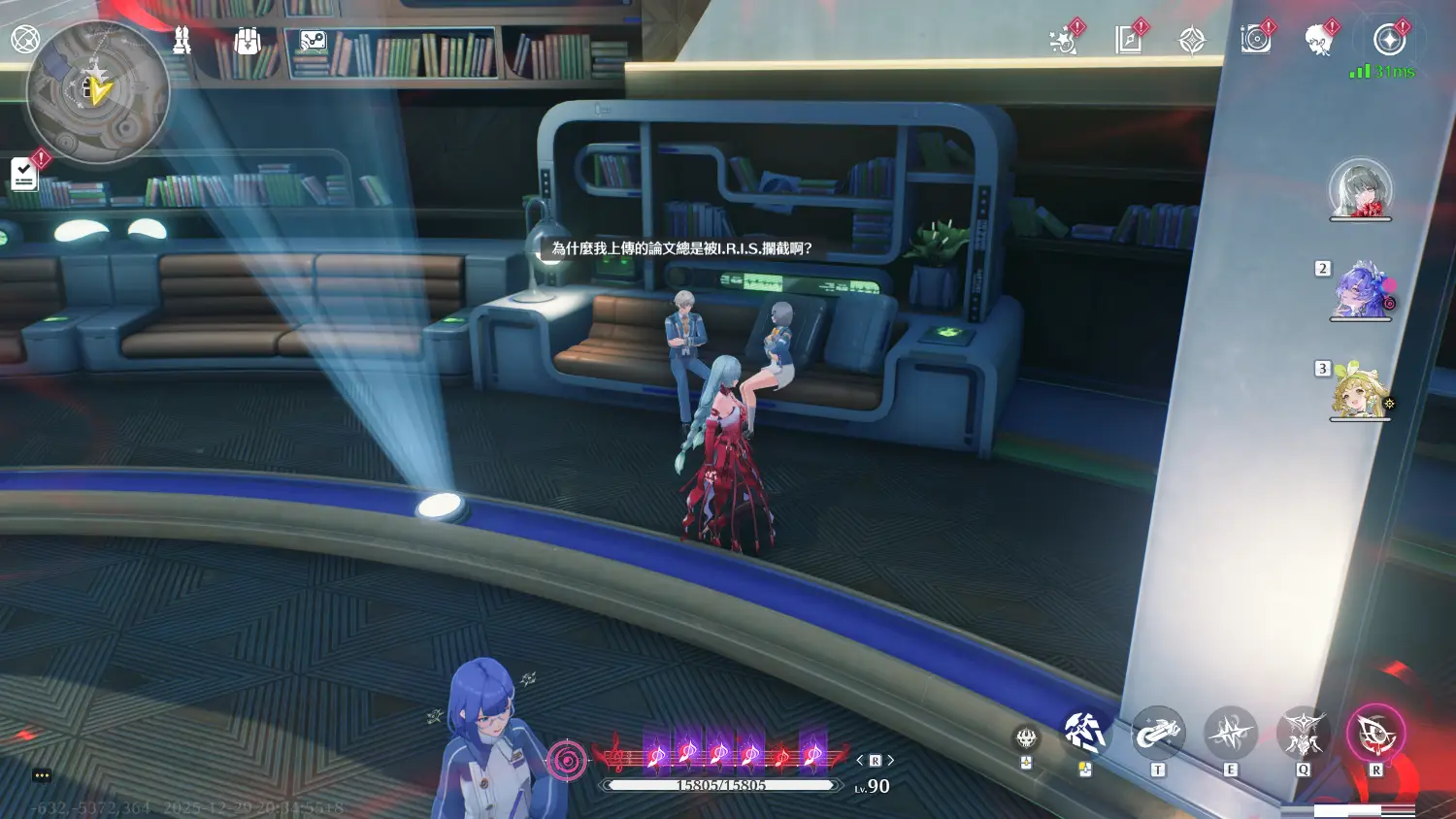Open the quest checklist icon
This screenshot has width=1456, height=819.
point(24,175)
